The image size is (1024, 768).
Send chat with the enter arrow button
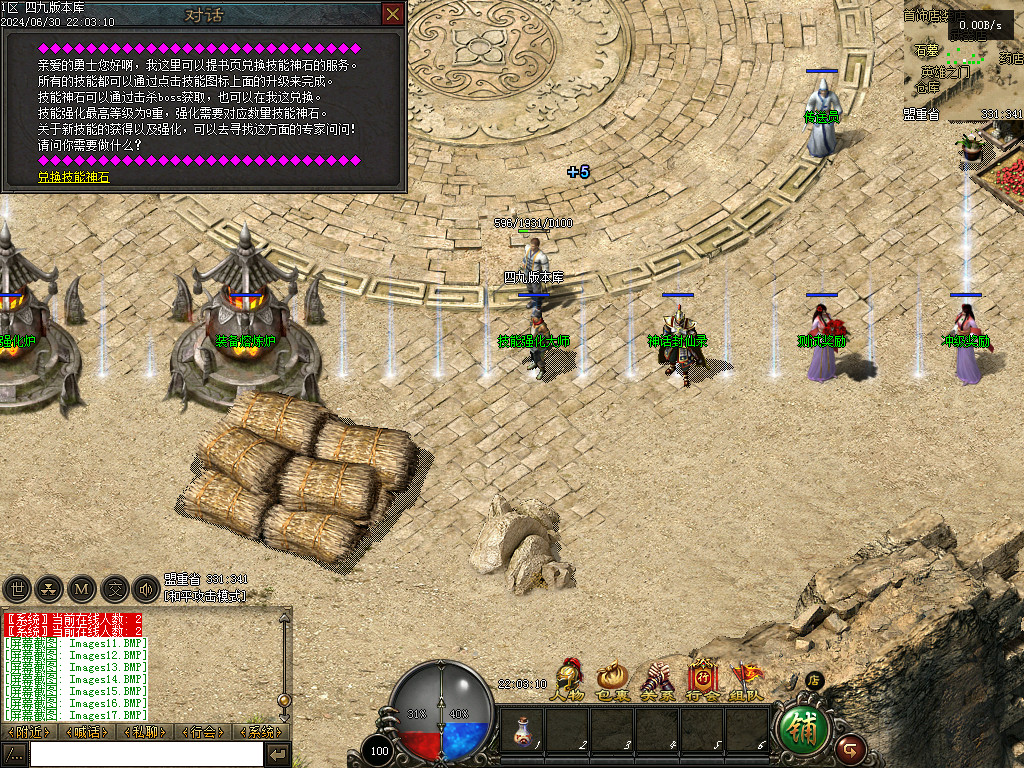278,754
